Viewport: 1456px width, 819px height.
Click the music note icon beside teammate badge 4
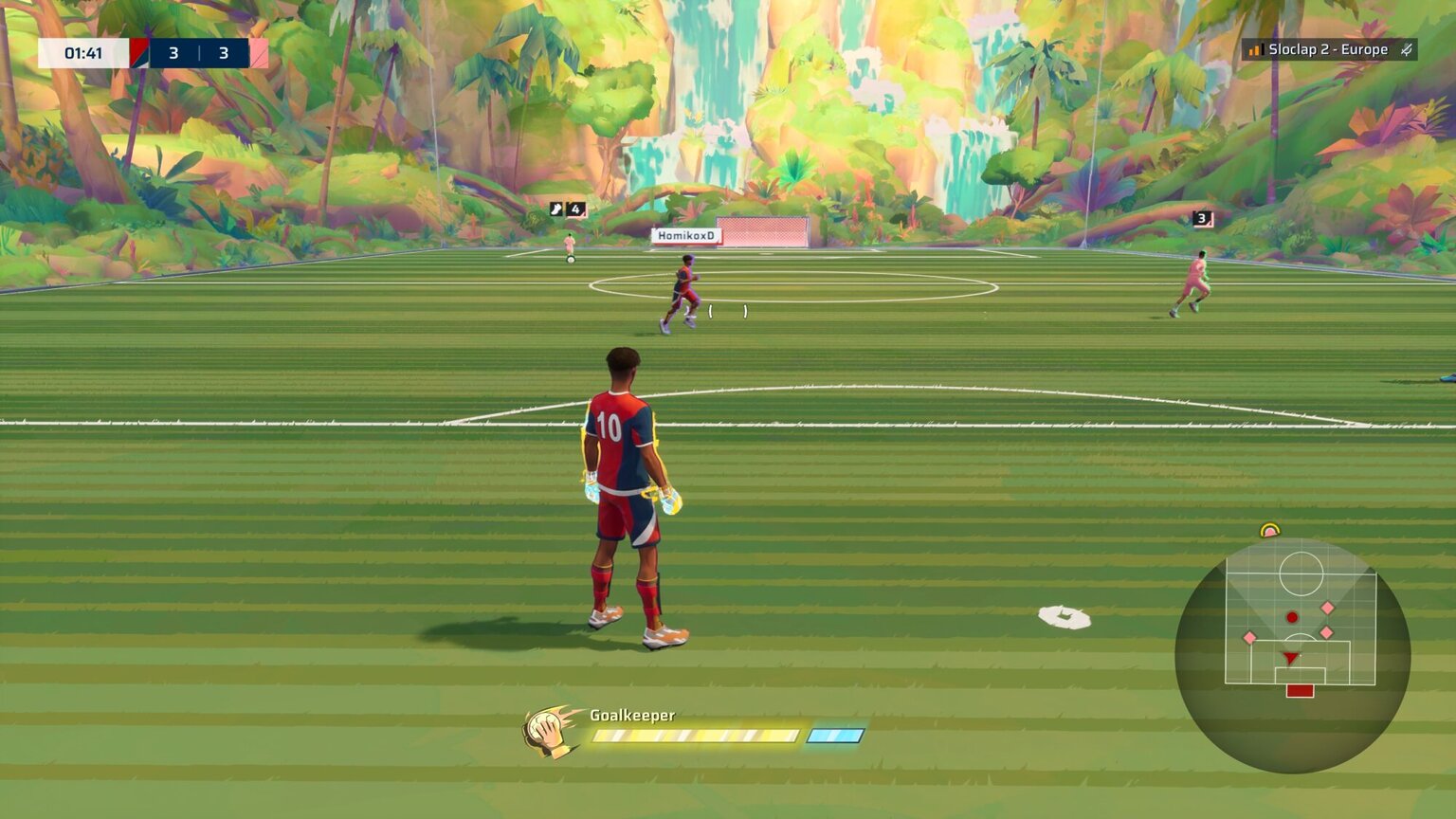click(x=554, y=207)
